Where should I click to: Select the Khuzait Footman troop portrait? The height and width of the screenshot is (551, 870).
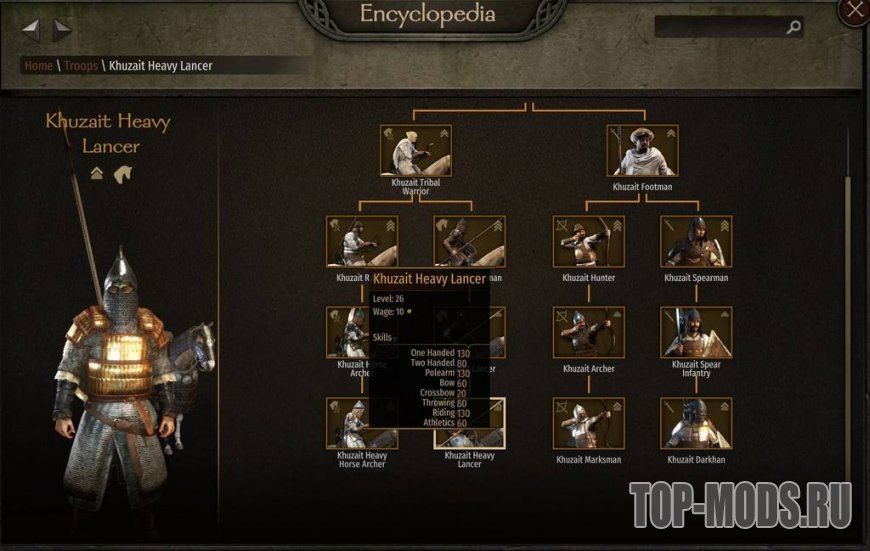point(642,150)
